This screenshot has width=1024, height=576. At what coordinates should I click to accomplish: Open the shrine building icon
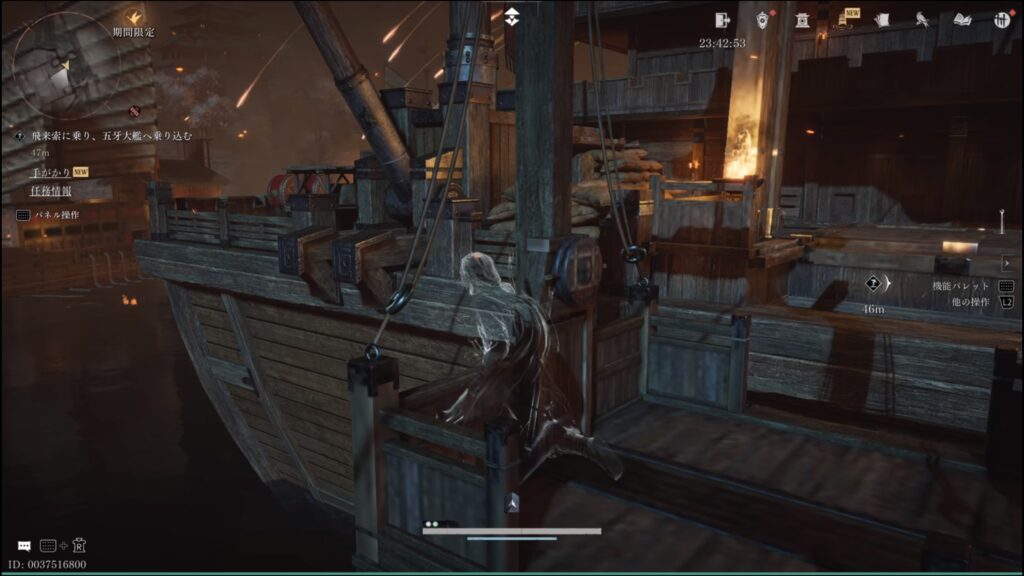pyautogui.click(x=802, y=19)
